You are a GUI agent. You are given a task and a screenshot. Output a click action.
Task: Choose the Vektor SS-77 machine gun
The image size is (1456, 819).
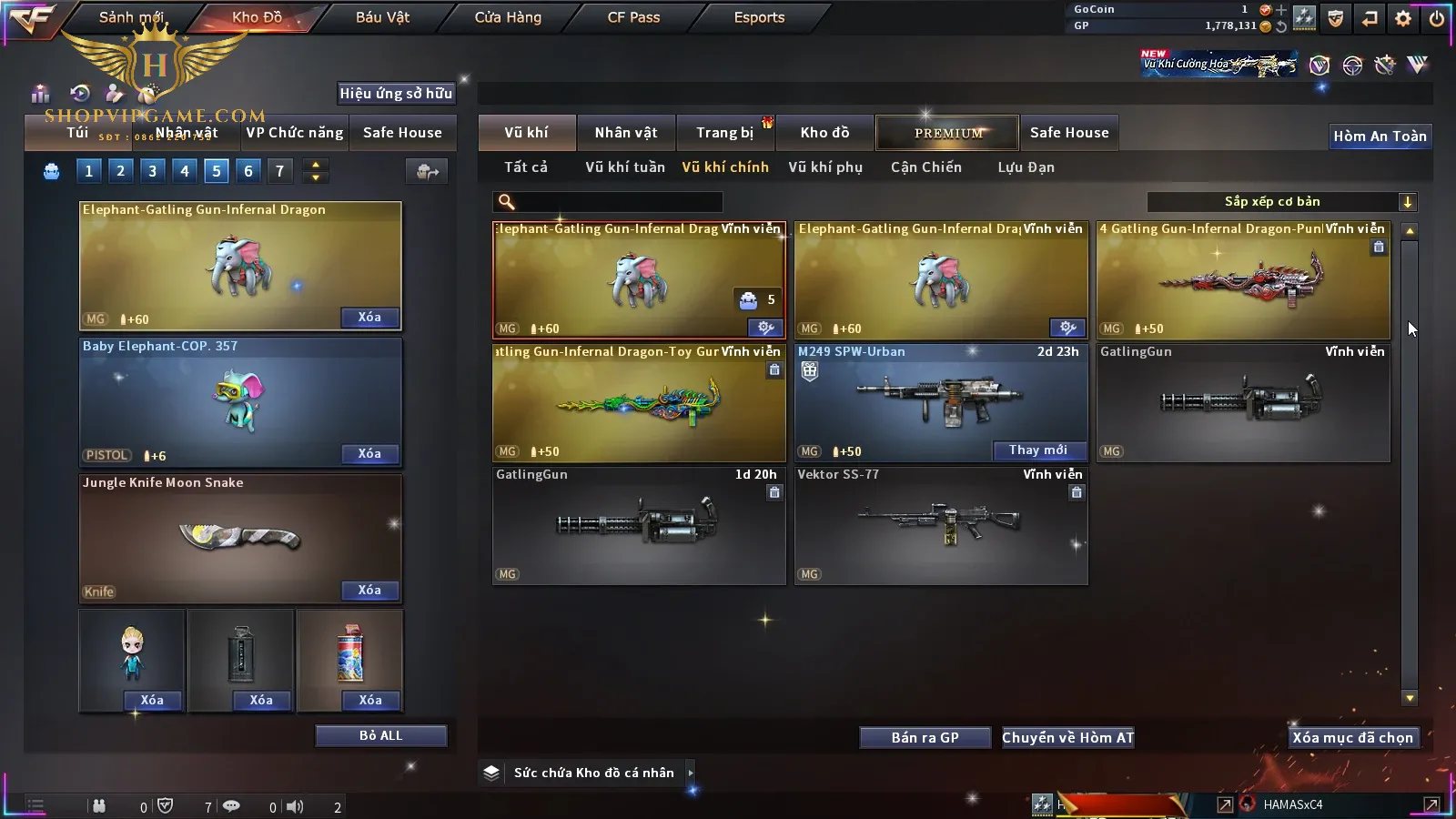940,525
